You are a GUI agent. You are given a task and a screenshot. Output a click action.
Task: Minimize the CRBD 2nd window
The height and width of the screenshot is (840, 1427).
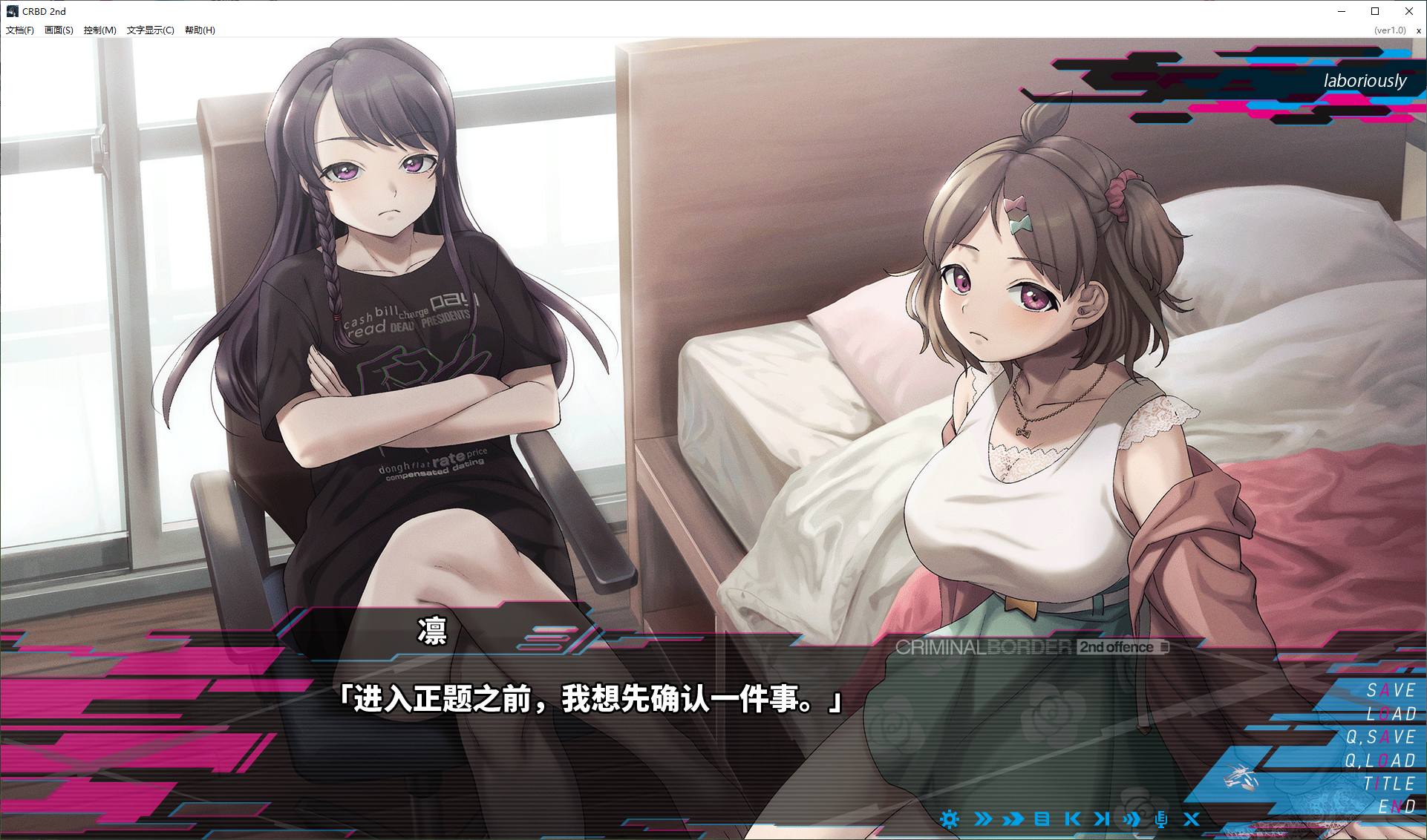click(1342, 11)
